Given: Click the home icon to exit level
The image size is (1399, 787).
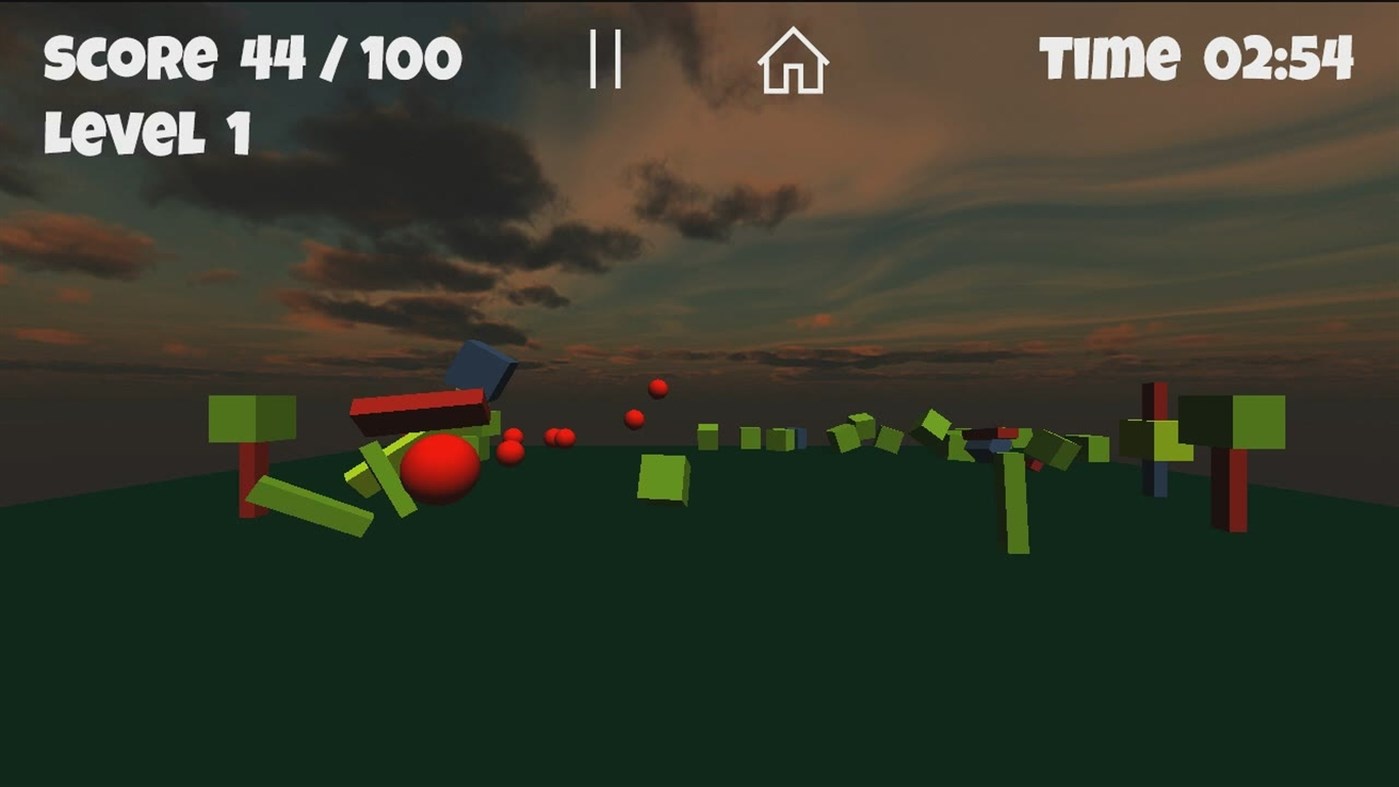Looking at the screenshot, I should (795, 62).
